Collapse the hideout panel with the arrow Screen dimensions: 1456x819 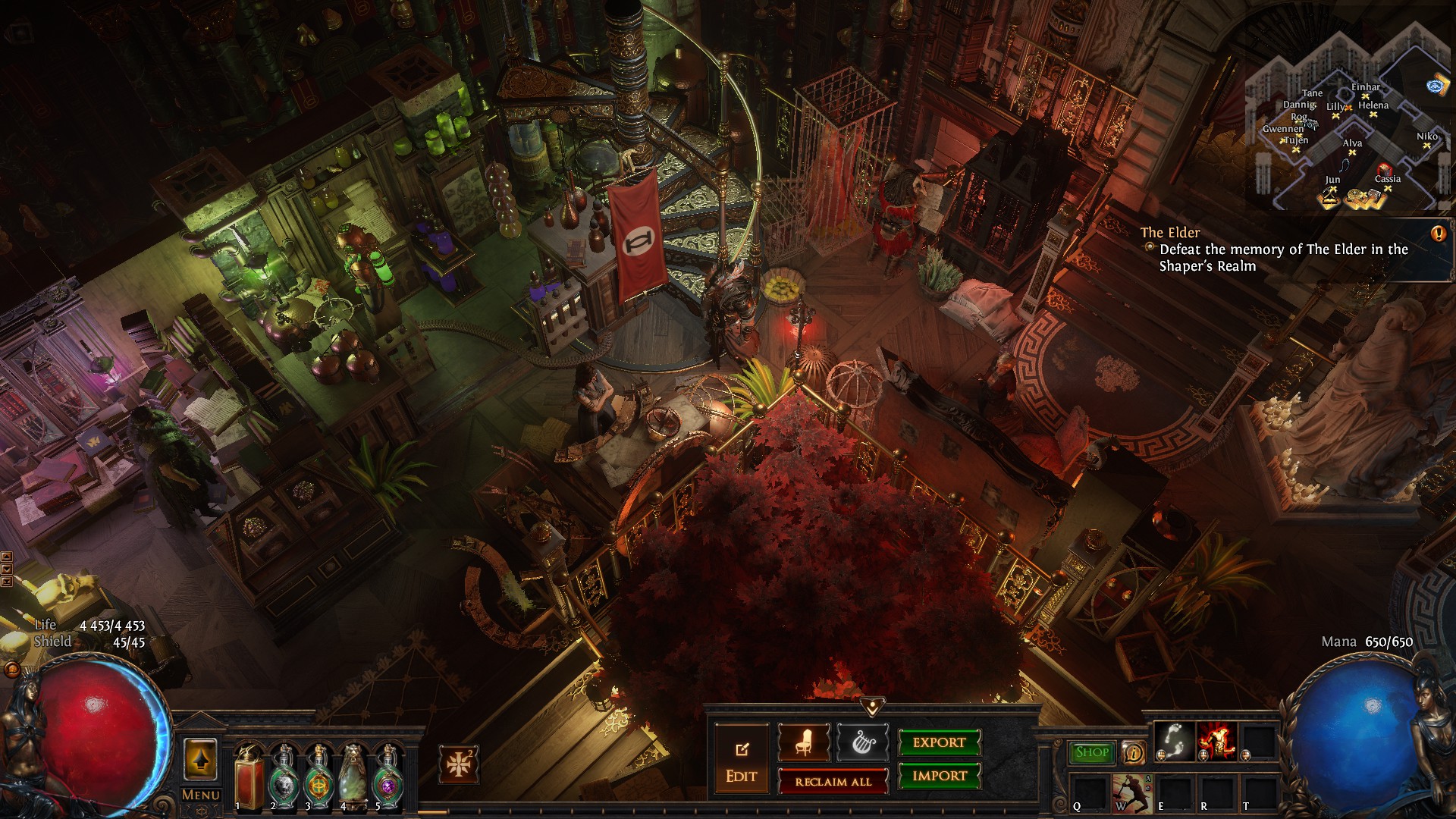(x=872, y=707)
